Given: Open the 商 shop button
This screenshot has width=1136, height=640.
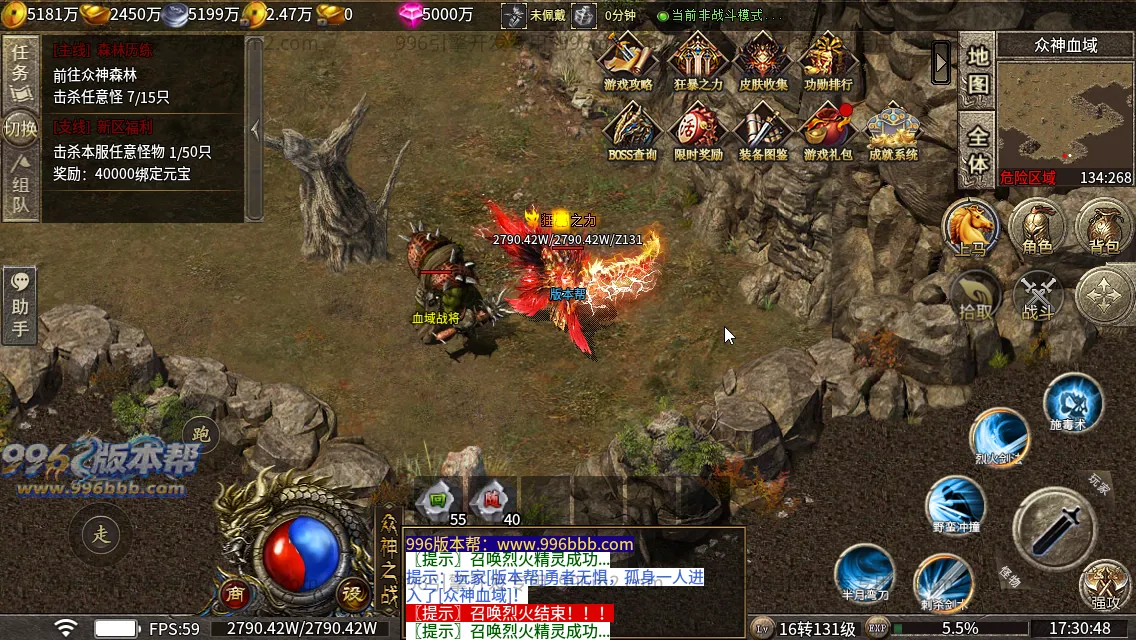Looking at the screenshot, I should 234,593.
